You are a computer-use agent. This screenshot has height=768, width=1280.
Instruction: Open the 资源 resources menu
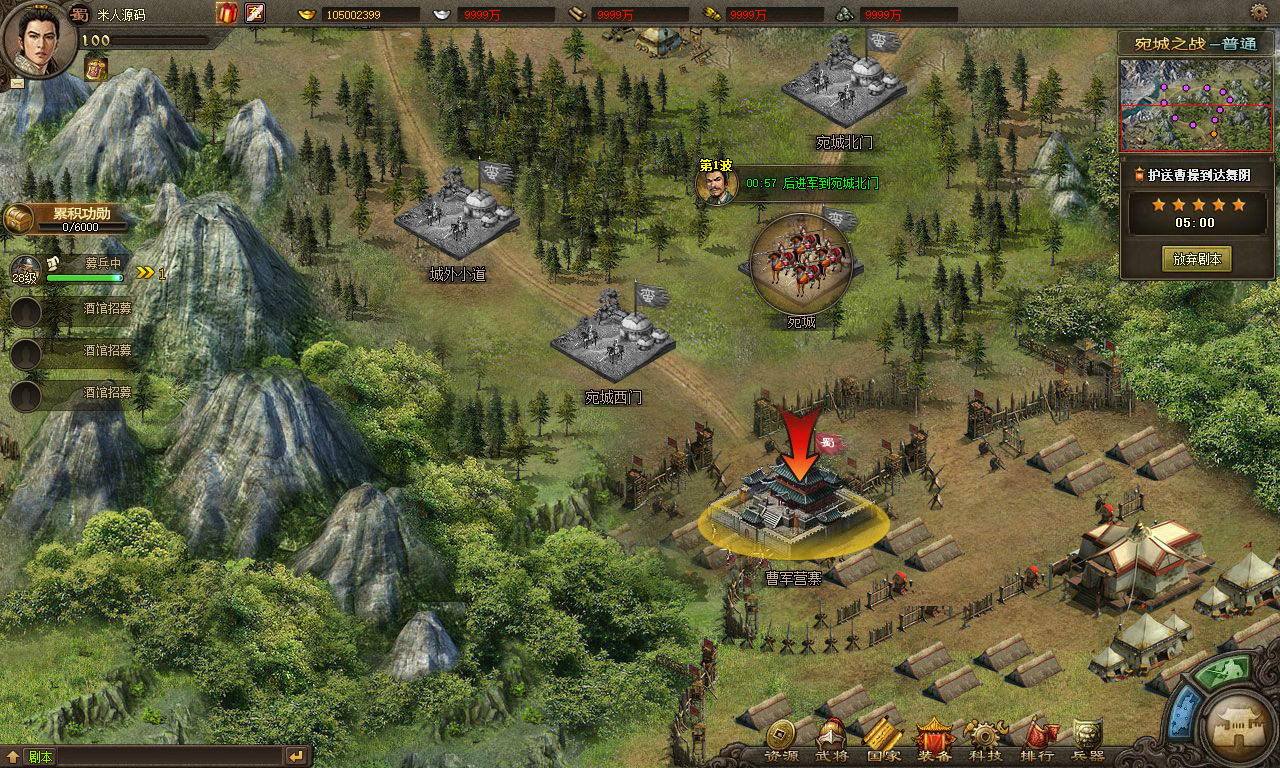pos(781,738)
